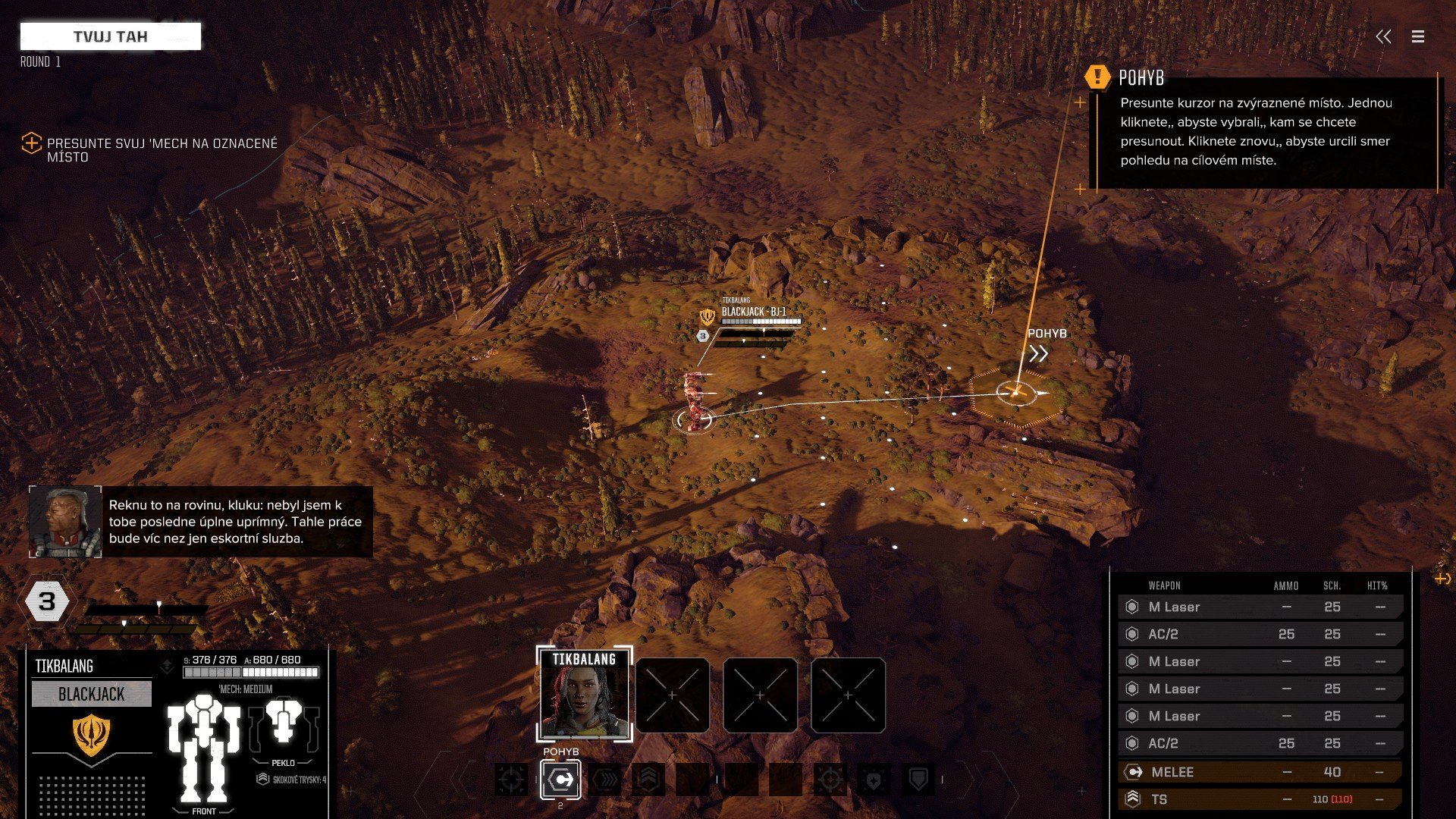Select the Sprint chevron action icon
Viewport: 1456px width, 819px height.
tap(604, 779)
